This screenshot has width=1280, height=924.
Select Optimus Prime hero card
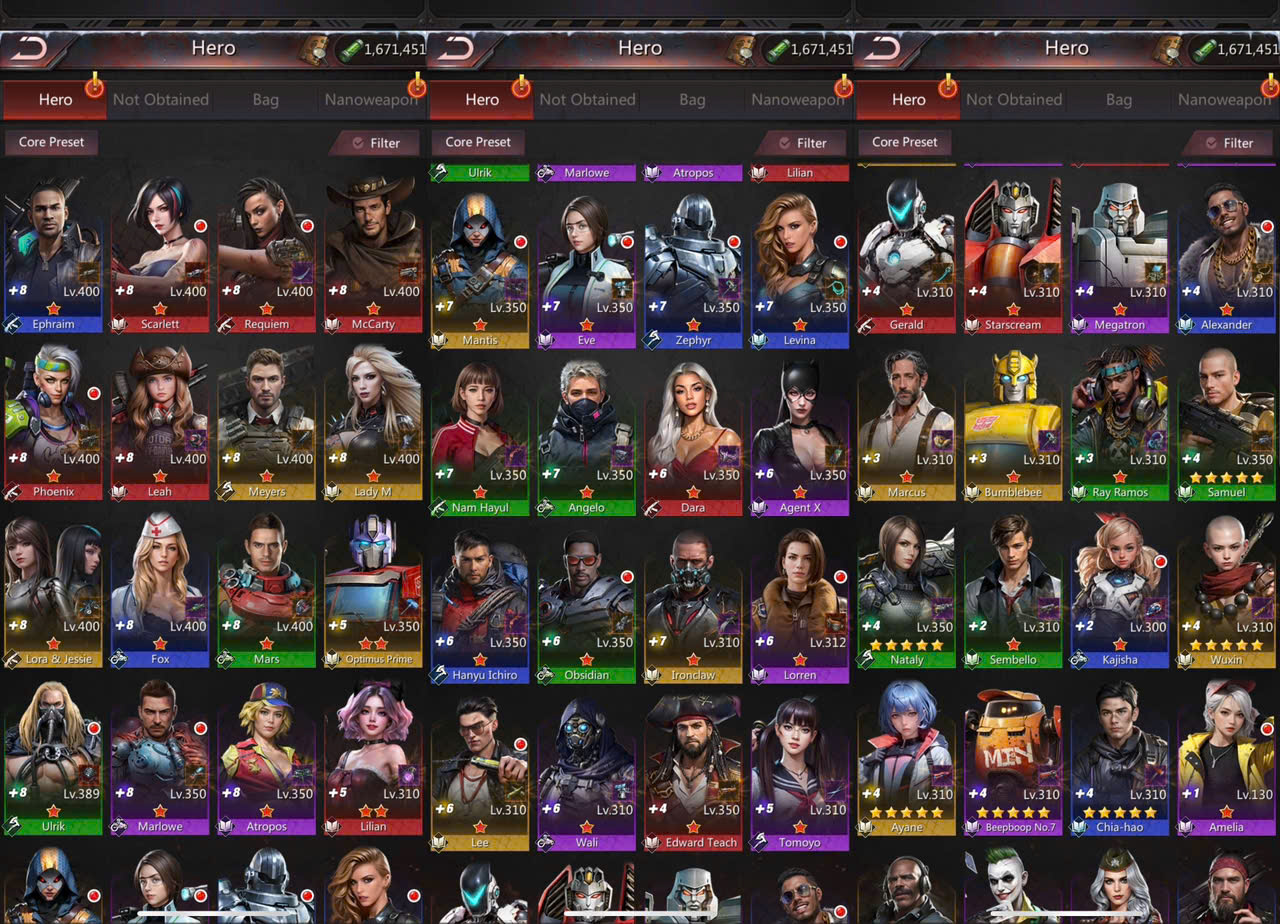(x=373, y=590)
